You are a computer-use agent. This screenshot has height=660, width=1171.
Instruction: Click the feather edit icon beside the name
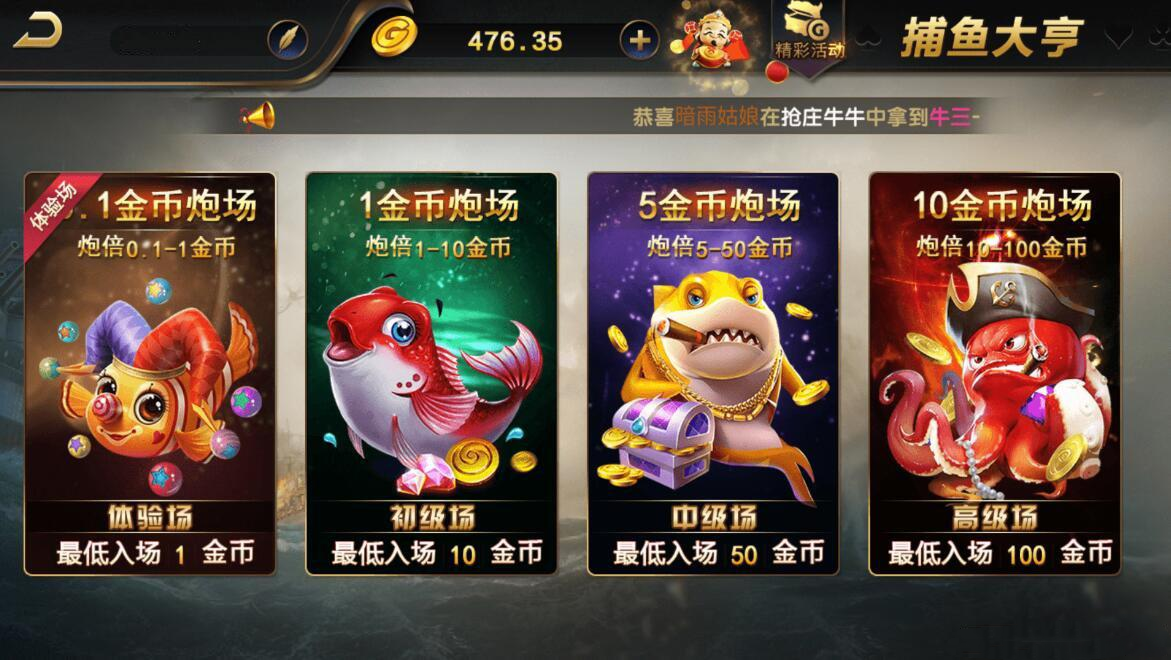[287, 40]
